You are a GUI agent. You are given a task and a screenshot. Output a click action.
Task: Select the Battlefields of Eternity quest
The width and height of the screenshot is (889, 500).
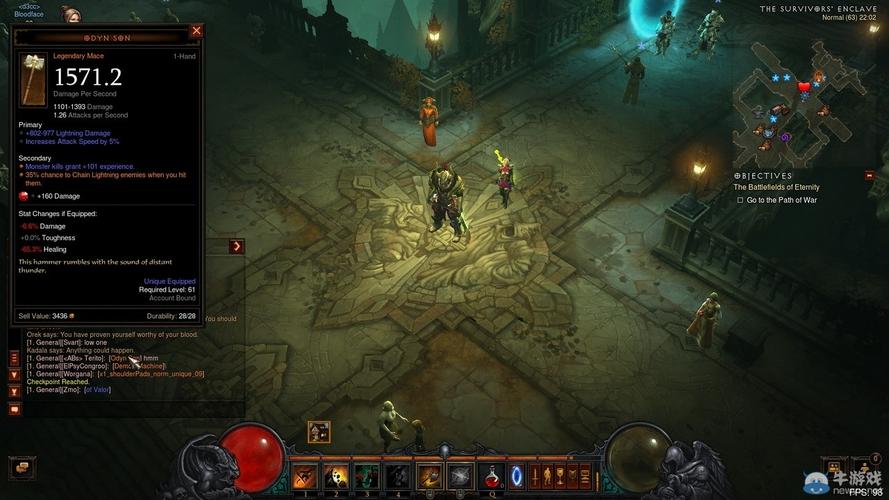click(776, 187)
